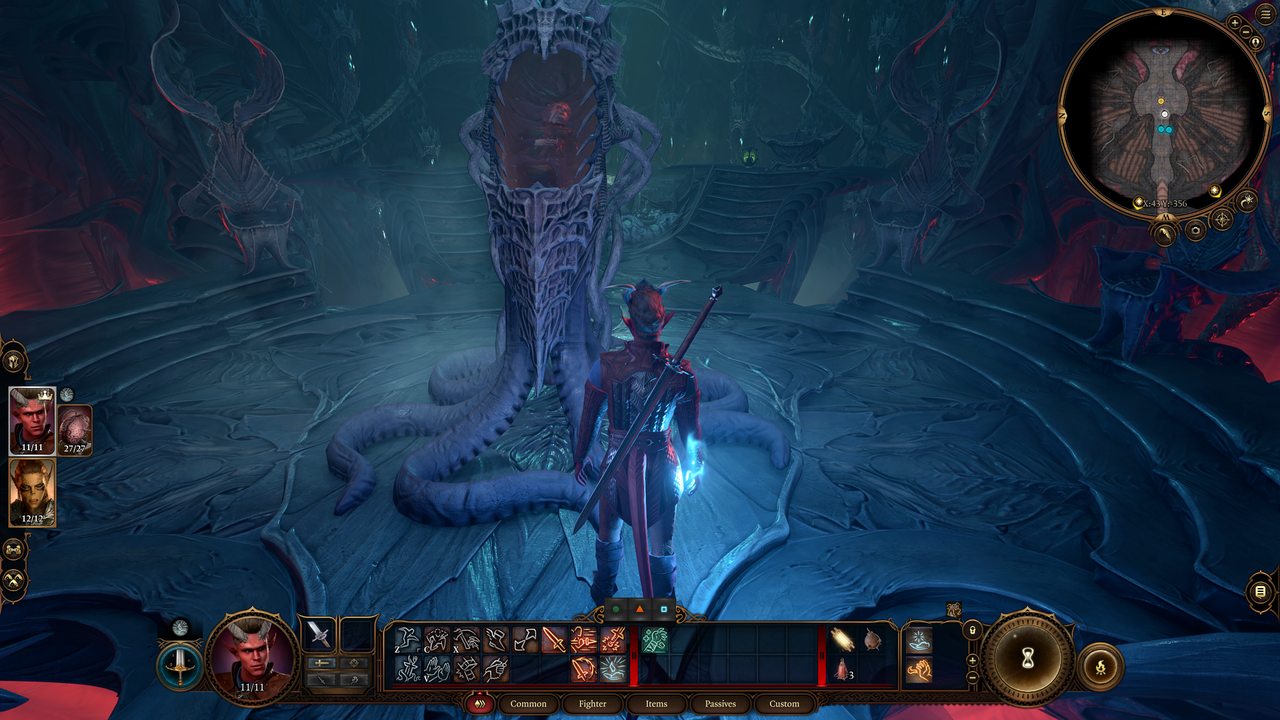Click the equipped melee sword weapon slot
The height and width of the screenshot is (720, 1280).
[x=320, y=634]
